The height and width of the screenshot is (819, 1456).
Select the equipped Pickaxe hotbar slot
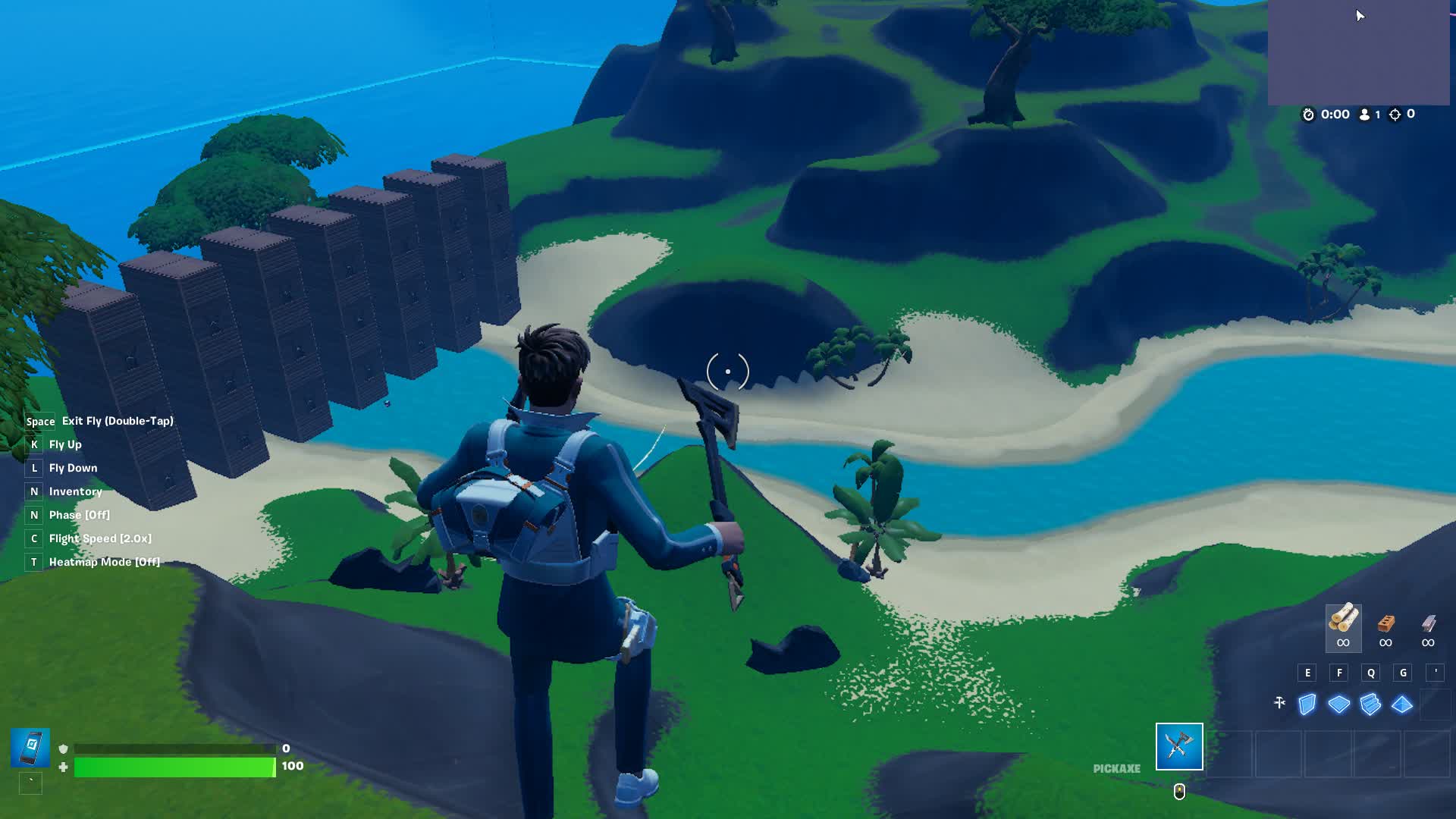pyautogui.click(x=1179, y=747)
